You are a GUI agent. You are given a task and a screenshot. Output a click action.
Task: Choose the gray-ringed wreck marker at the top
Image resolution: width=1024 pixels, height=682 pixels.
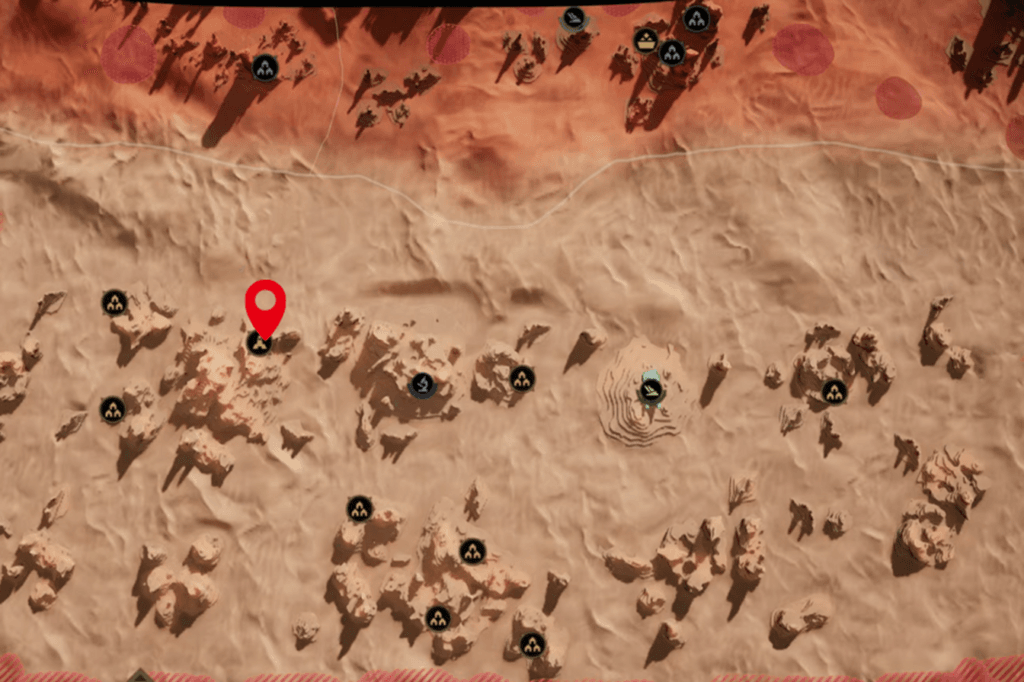573,18
